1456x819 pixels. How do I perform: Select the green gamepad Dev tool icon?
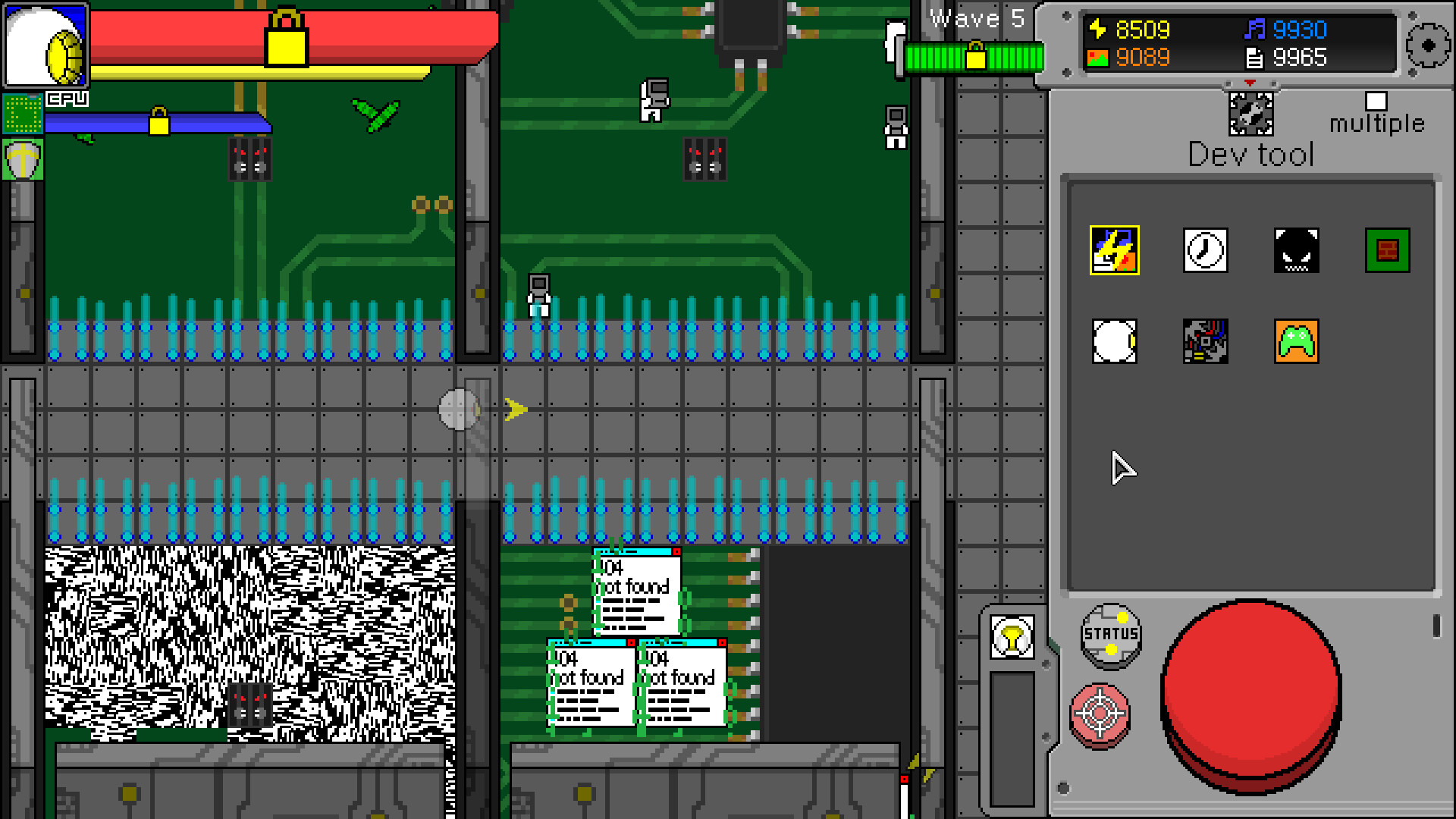point(1296,342)
